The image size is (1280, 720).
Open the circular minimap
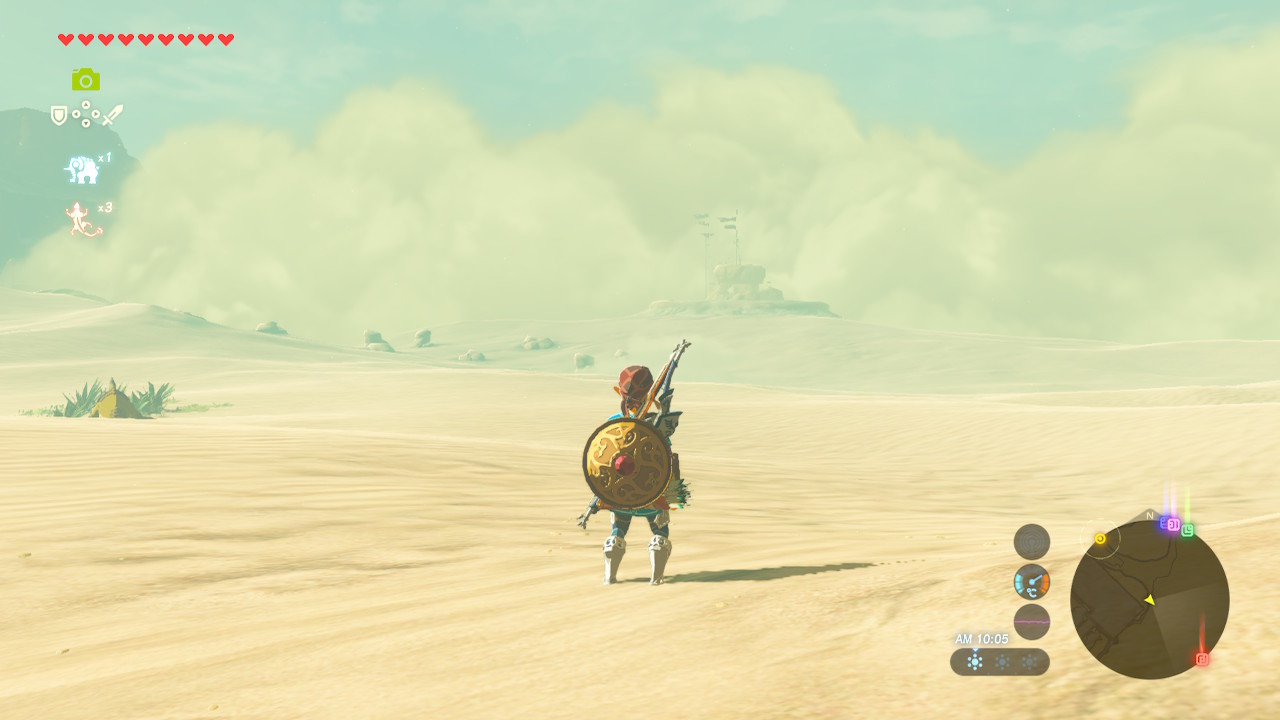point(1149,599)
